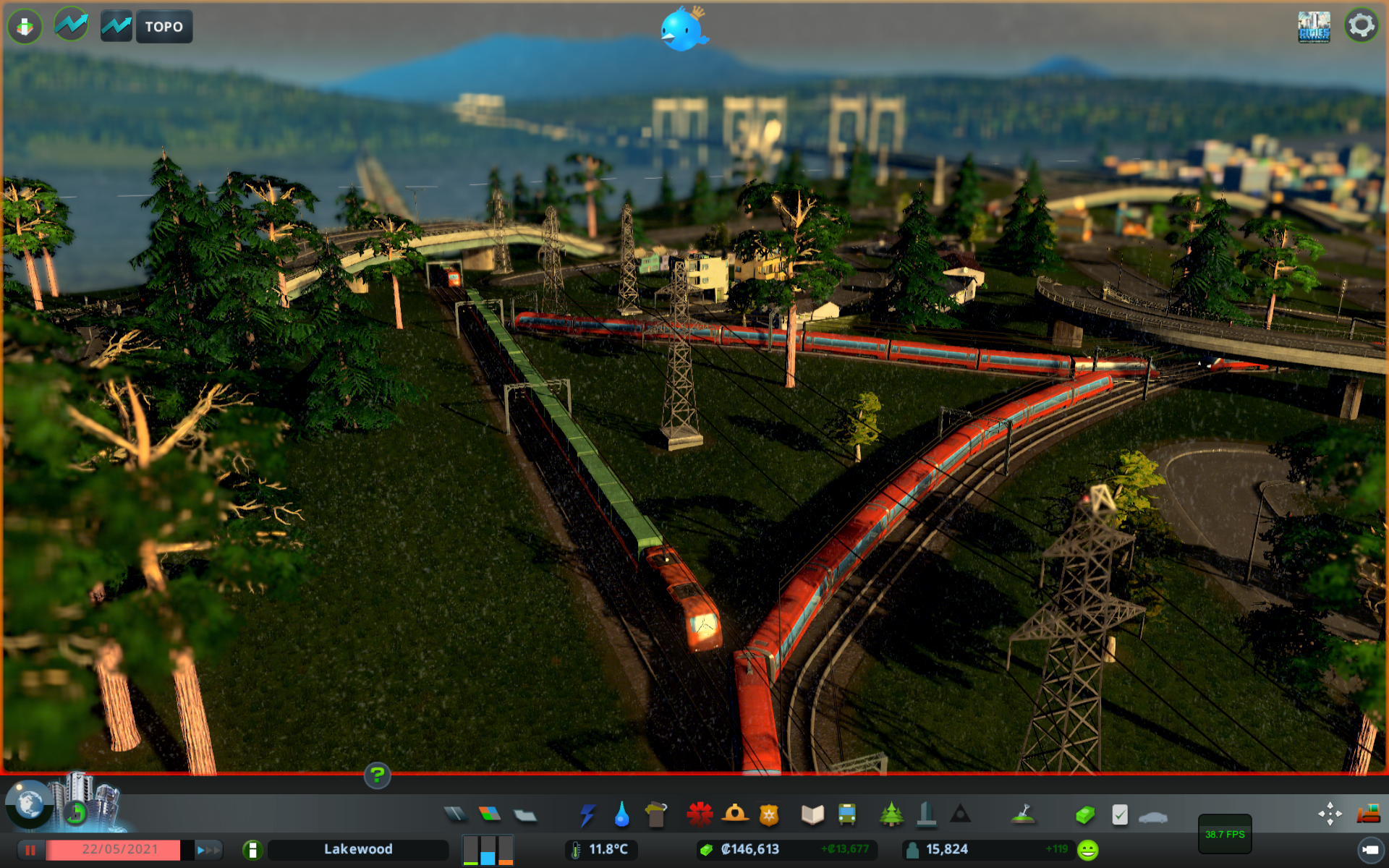Open the info views globe panel
Image resolution: width=1389 pixels, height=868 pixels.
pyautogui.click(x=30, y=805)
